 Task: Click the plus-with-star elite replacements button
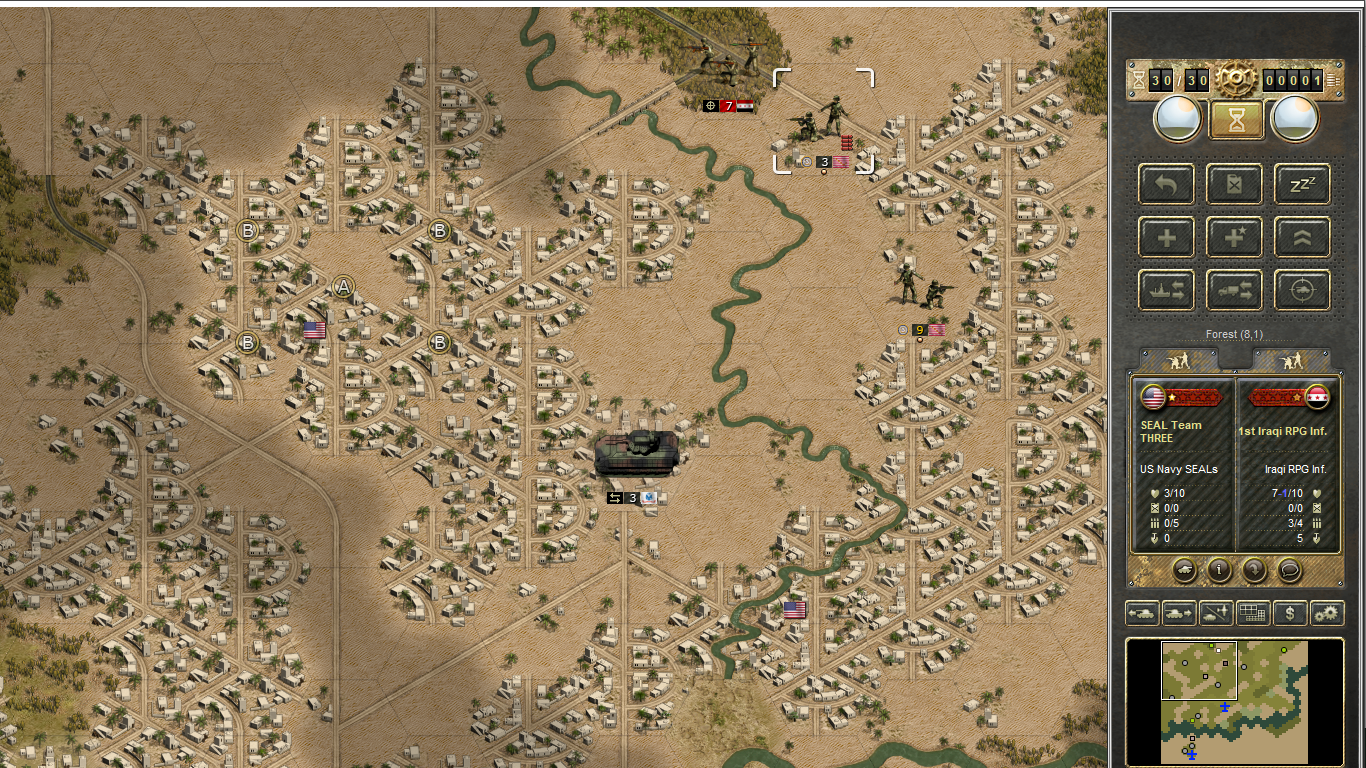pyautogui.click(x=1234, y=237)
